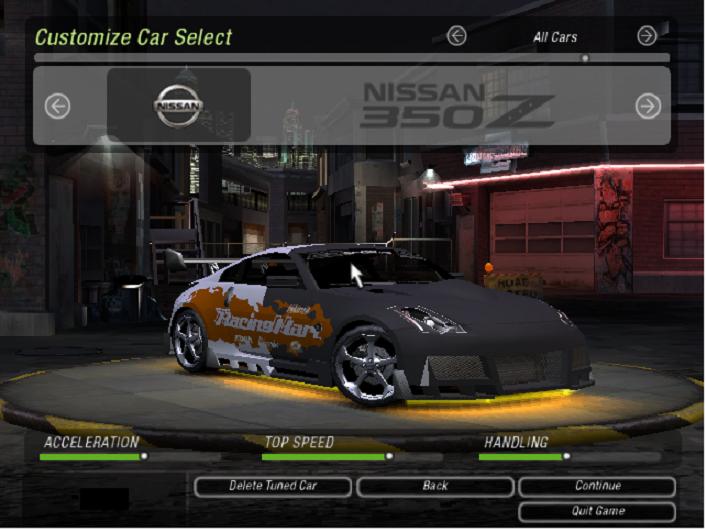Select the Nissan logo tile
Screen dimensions: 706x529
point(178,105)
